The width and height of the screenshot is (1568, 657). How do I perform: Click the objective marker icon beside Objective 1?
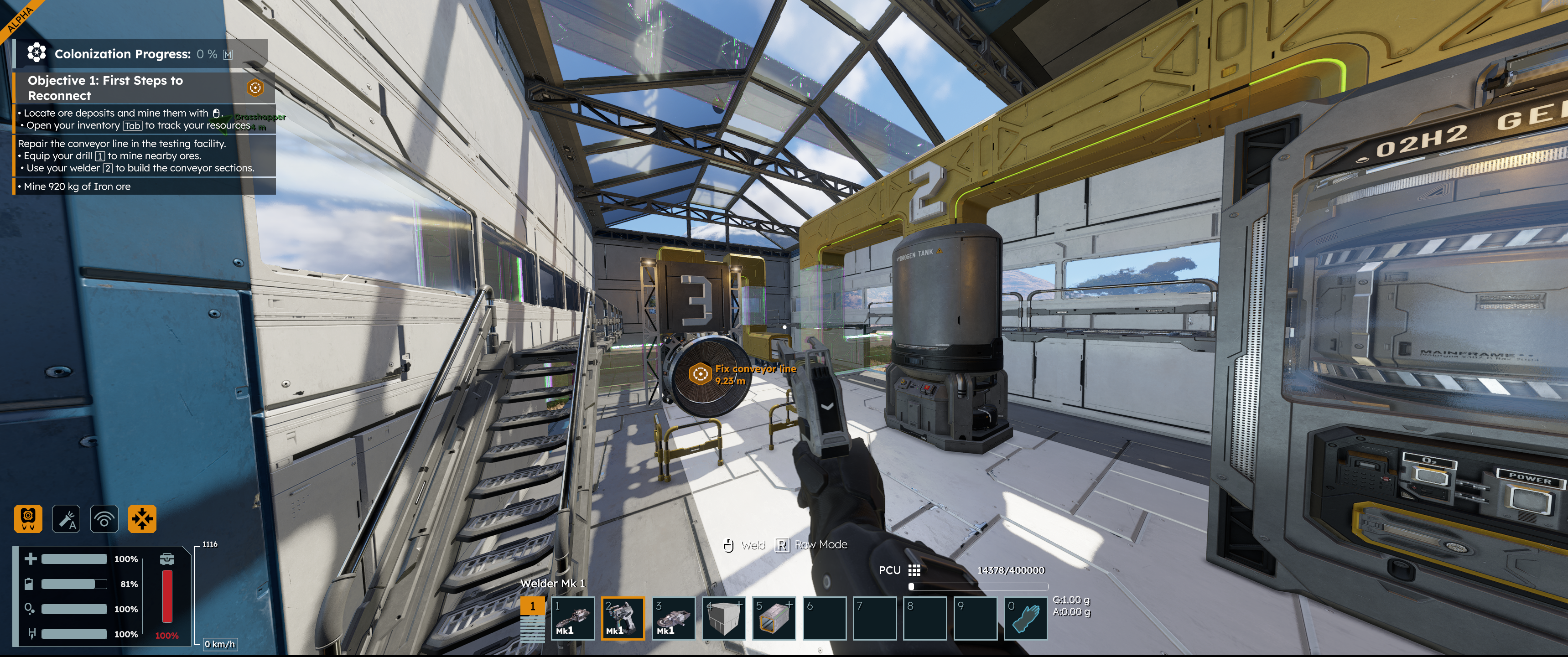(255, 88)
